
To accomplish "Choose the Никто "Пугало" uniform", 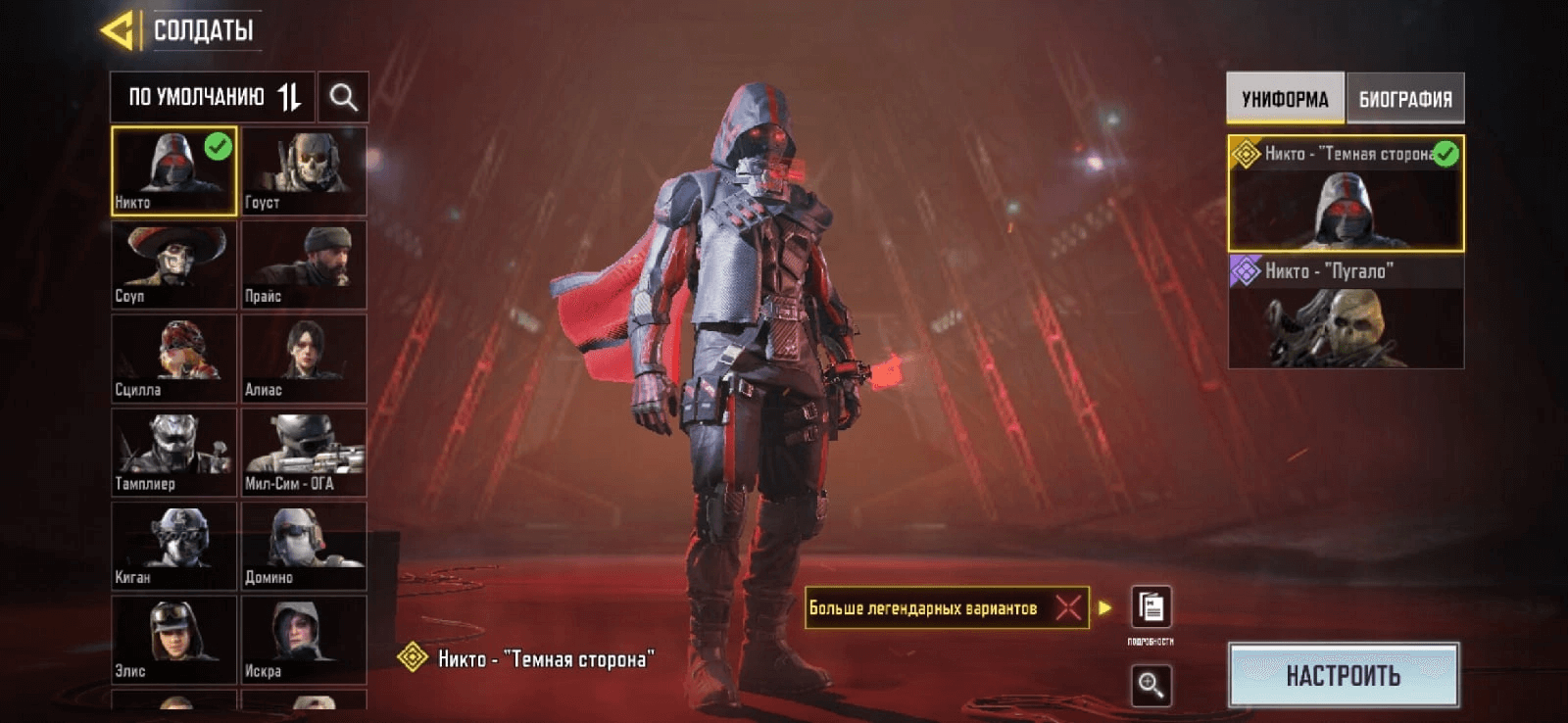I will coord(1346,313).
